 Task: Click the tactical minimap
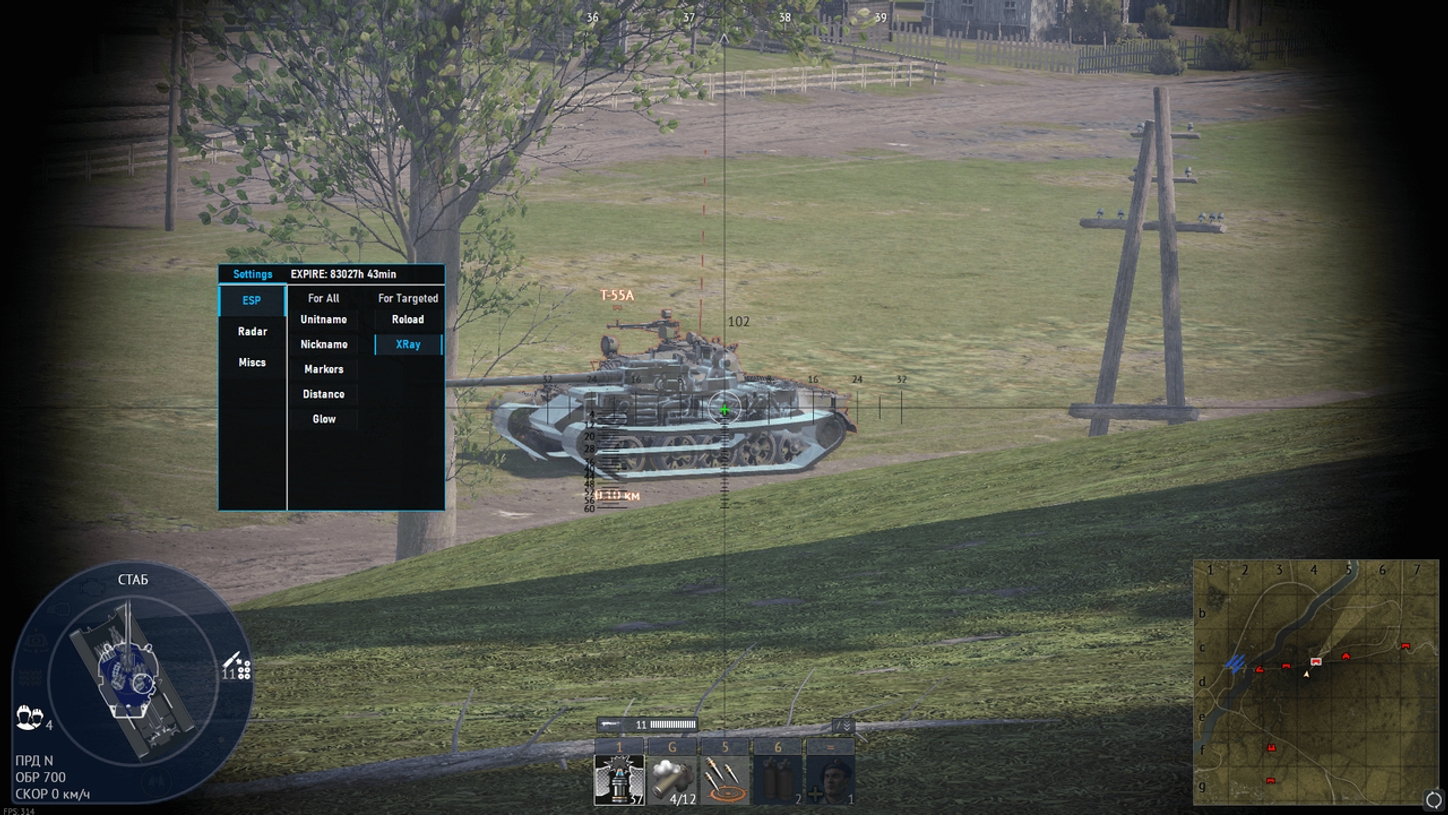[x=1314, y=681]
